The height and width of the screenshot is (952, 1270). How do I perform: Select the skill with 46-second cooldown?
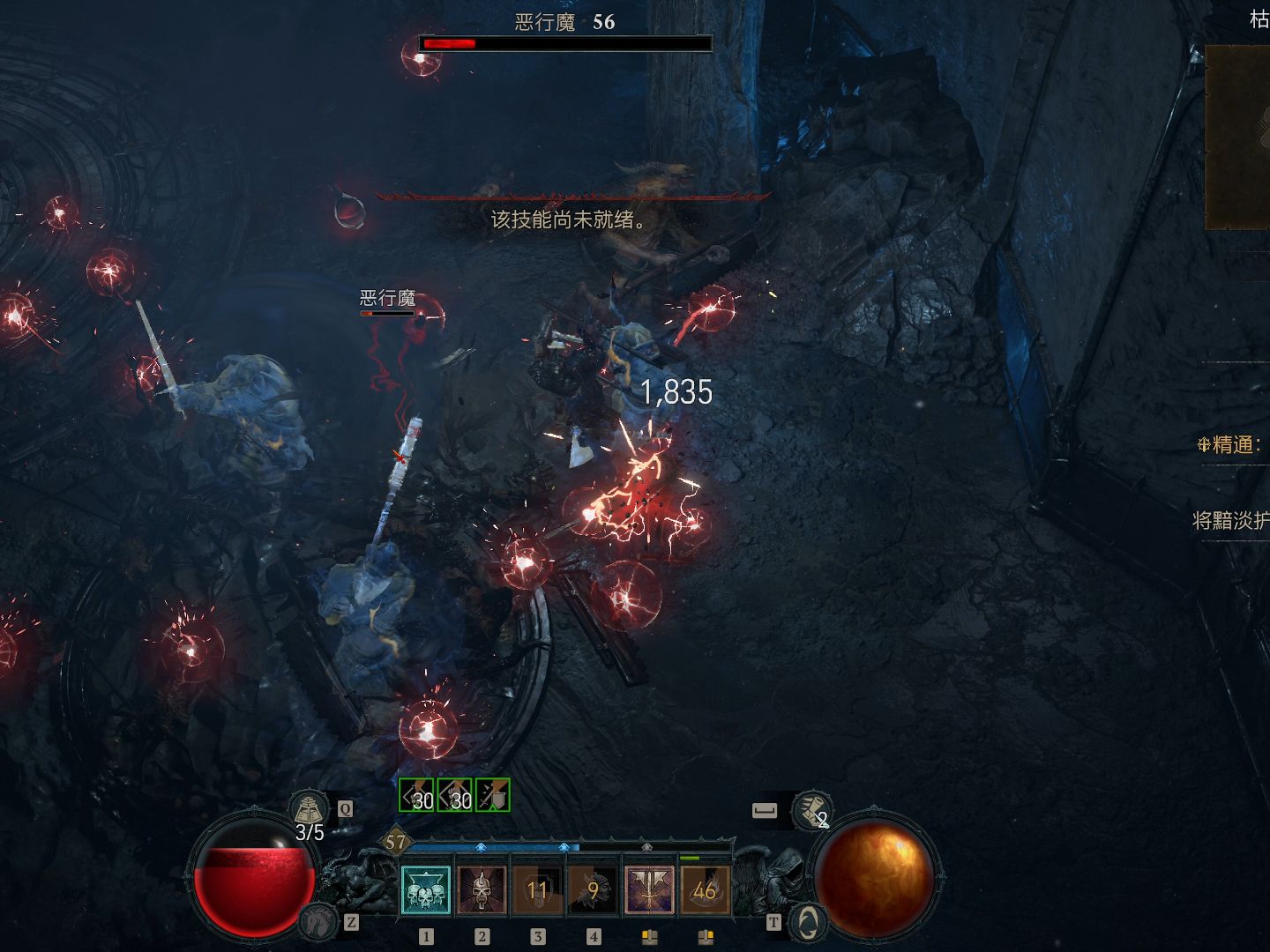705,889
